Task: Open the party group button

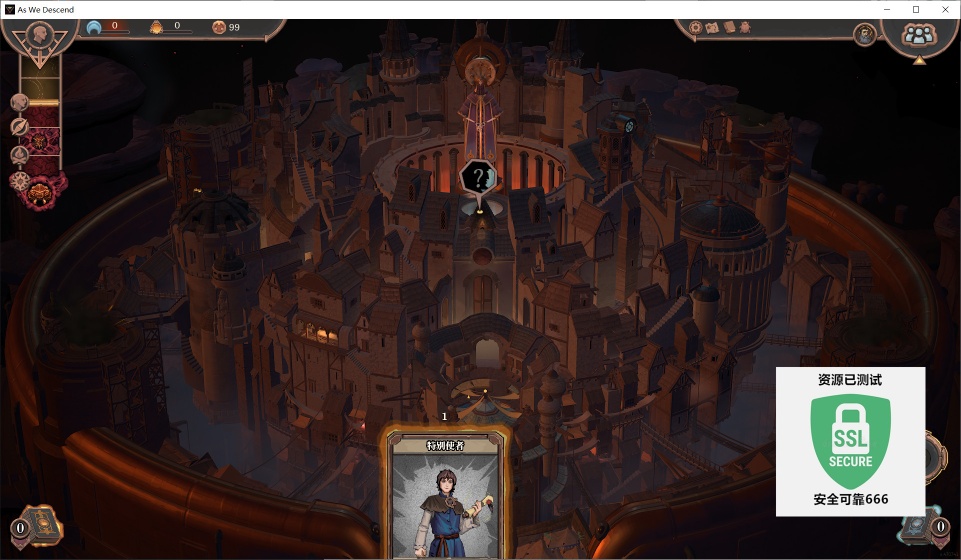Action: click(916, 35)
